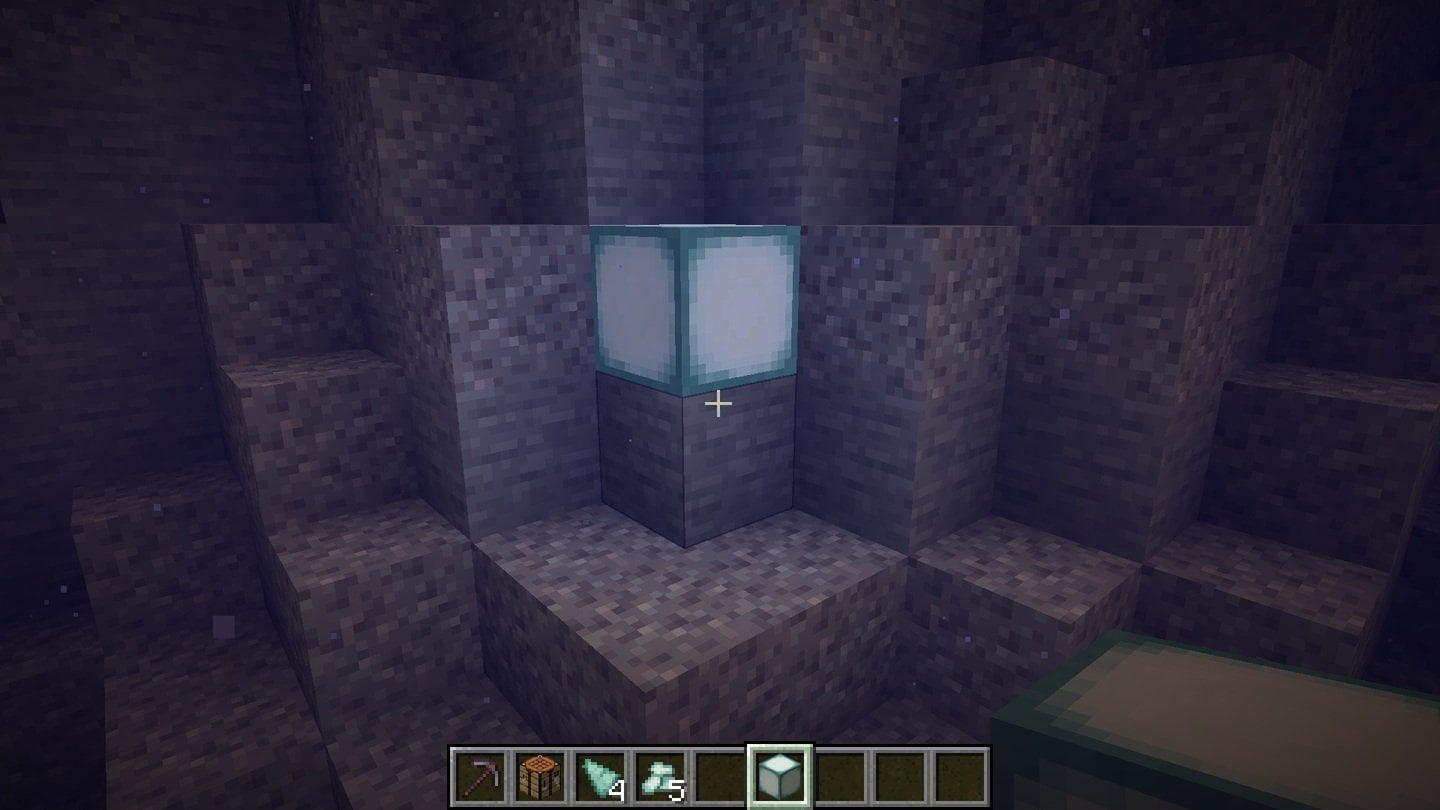Pick the pale ore chunk stack of 5
The image size is (1440, 810).
coord(660,776)
